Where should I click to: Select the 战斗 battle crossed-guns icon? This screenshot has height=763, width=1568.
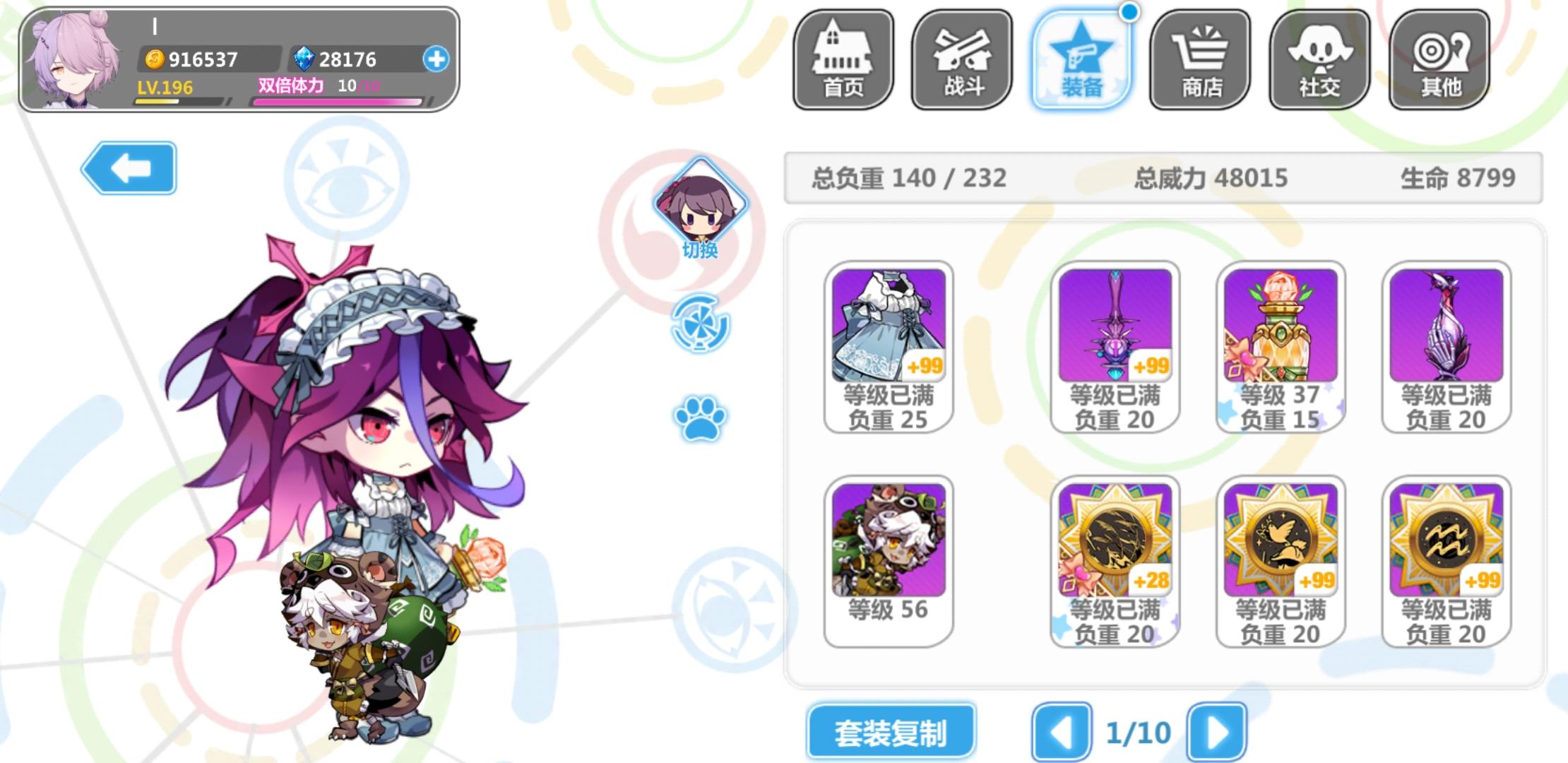click(962, 60)
